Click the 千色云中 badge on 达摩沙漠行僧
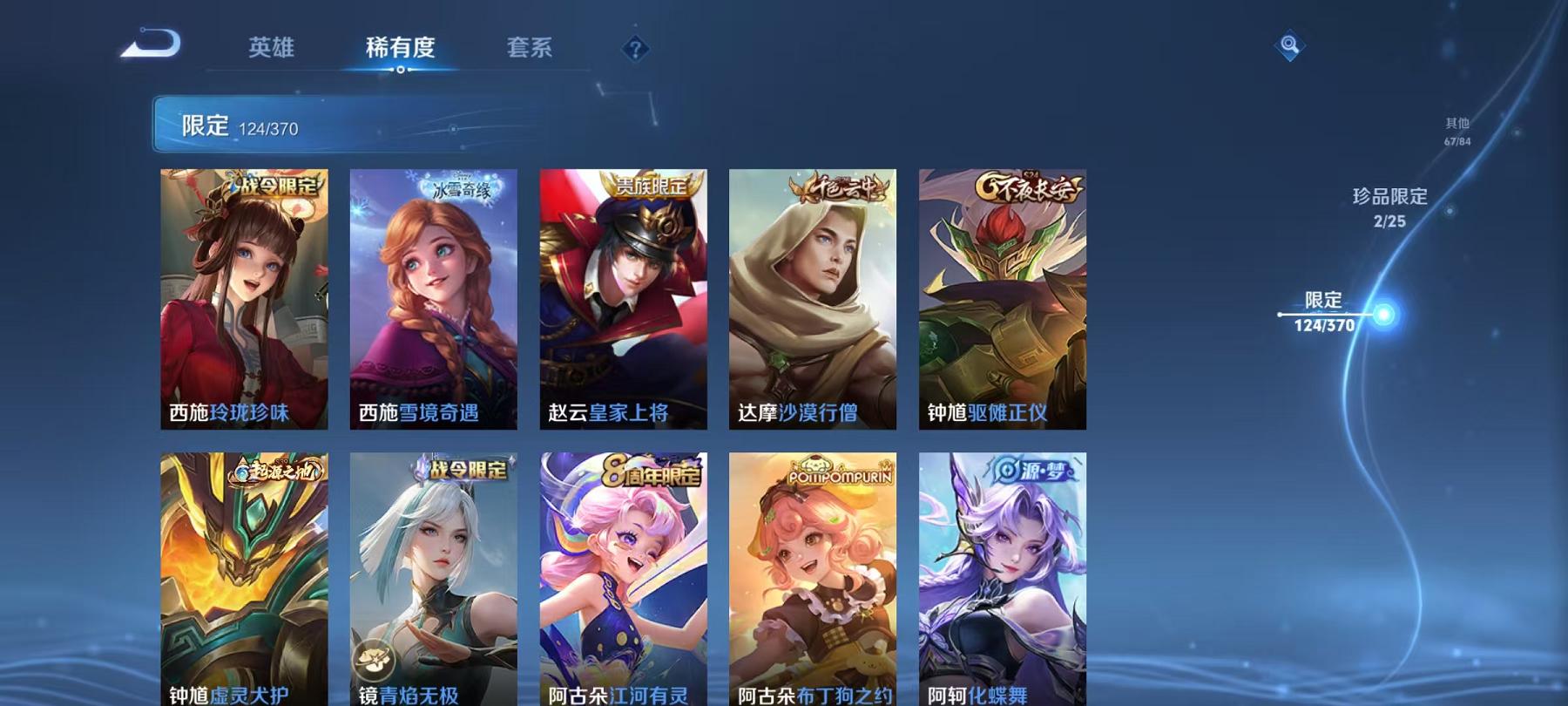The height and width of the screenshot is (706, 1568). pyautogui.click(x=840, y=187)
